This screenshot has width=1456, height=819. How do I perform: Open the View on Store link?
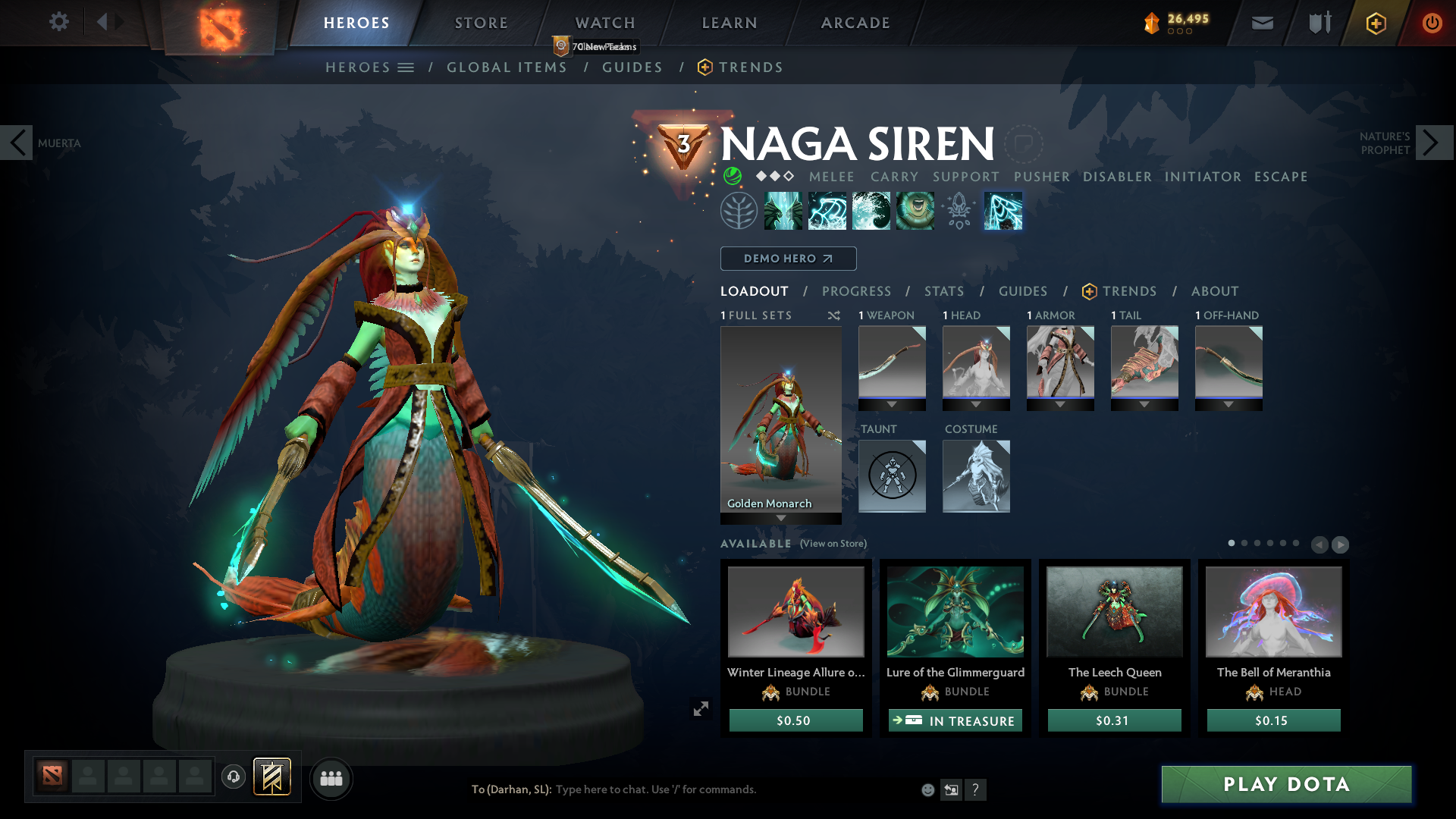[x=833, y=544]
